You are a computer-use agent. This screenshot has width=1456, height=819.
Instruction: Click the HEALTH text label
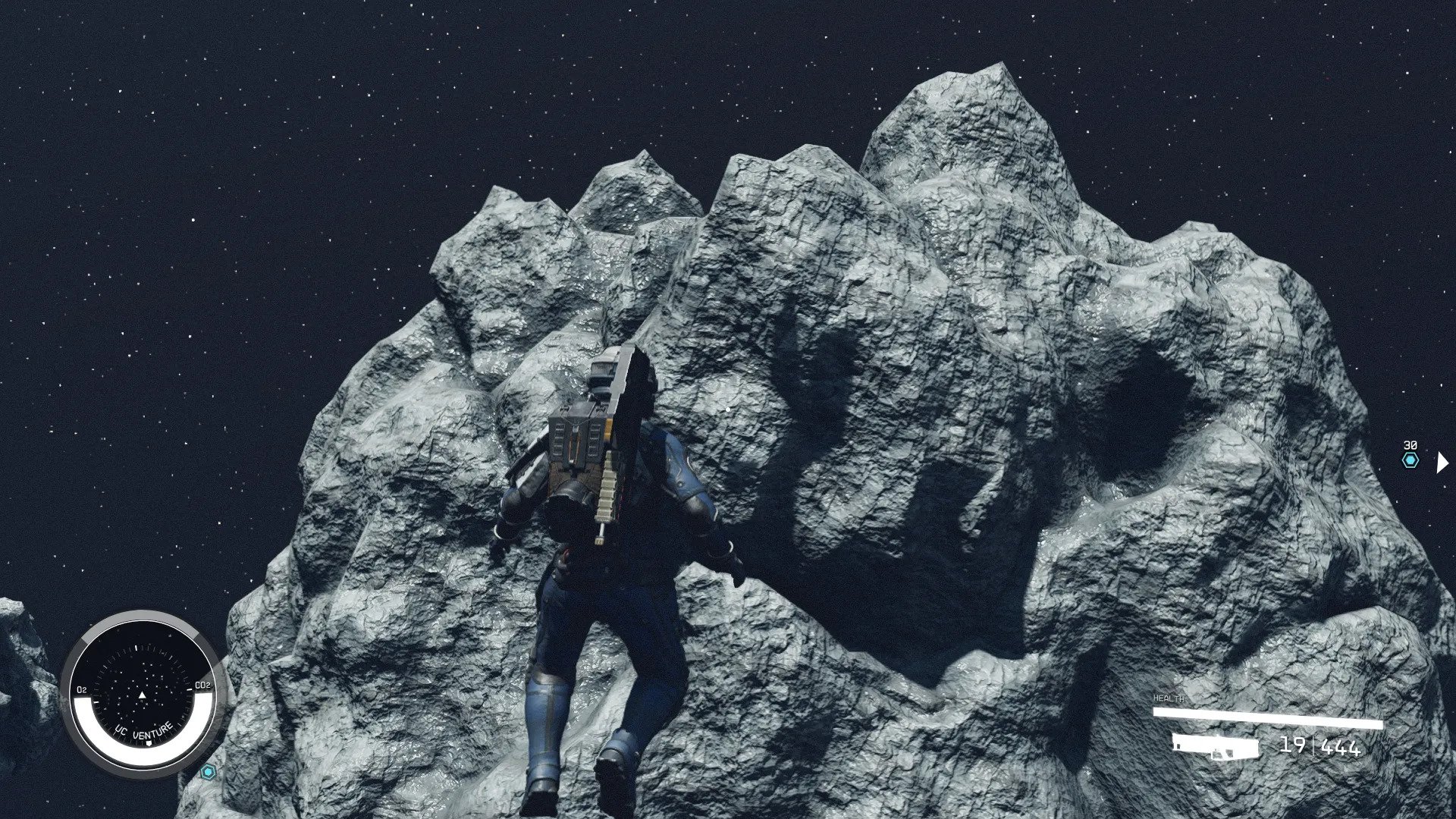[1169, 697]
